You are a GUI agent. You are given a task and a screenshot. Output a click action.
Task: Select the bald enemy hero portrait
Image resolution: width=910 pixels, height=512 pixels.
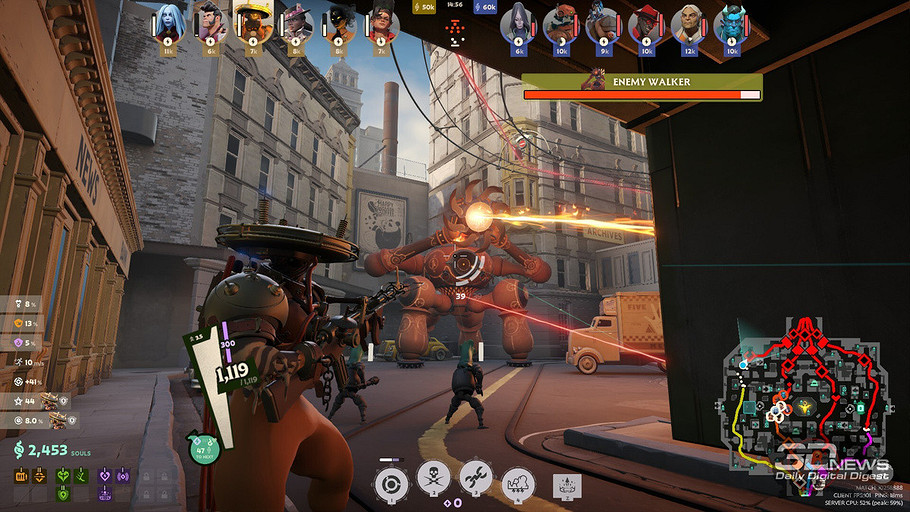tap(687, 25)
